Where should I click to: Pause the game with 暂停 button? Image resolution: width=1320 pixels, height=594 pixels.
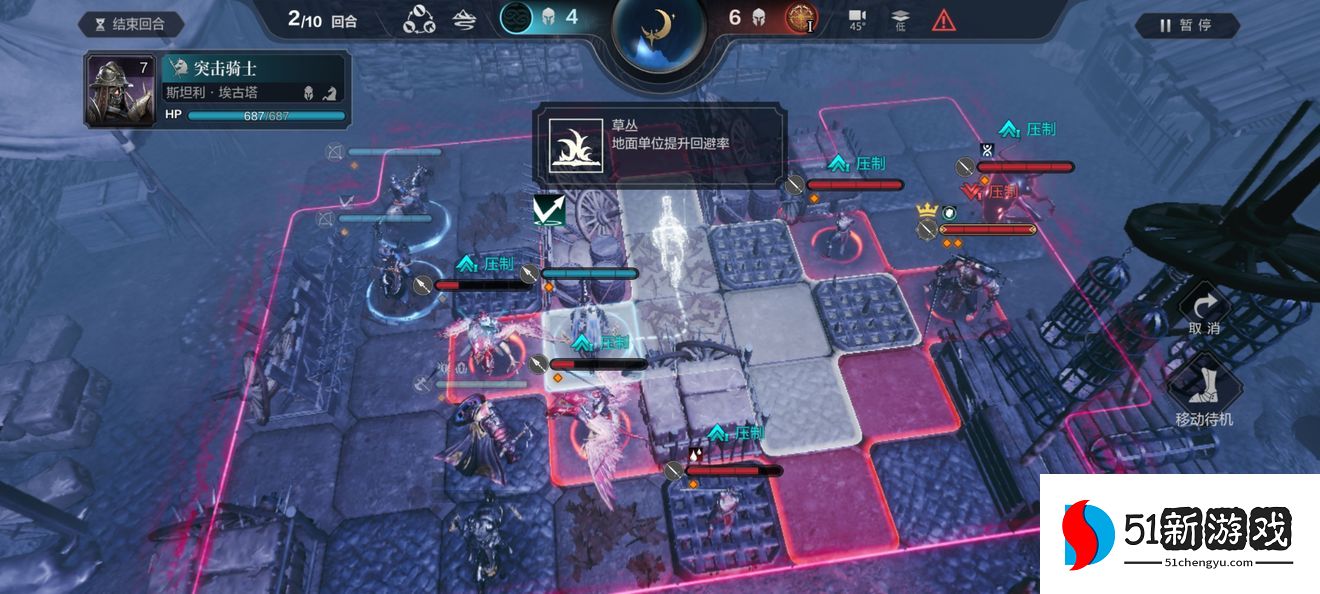coord(1186,25)
